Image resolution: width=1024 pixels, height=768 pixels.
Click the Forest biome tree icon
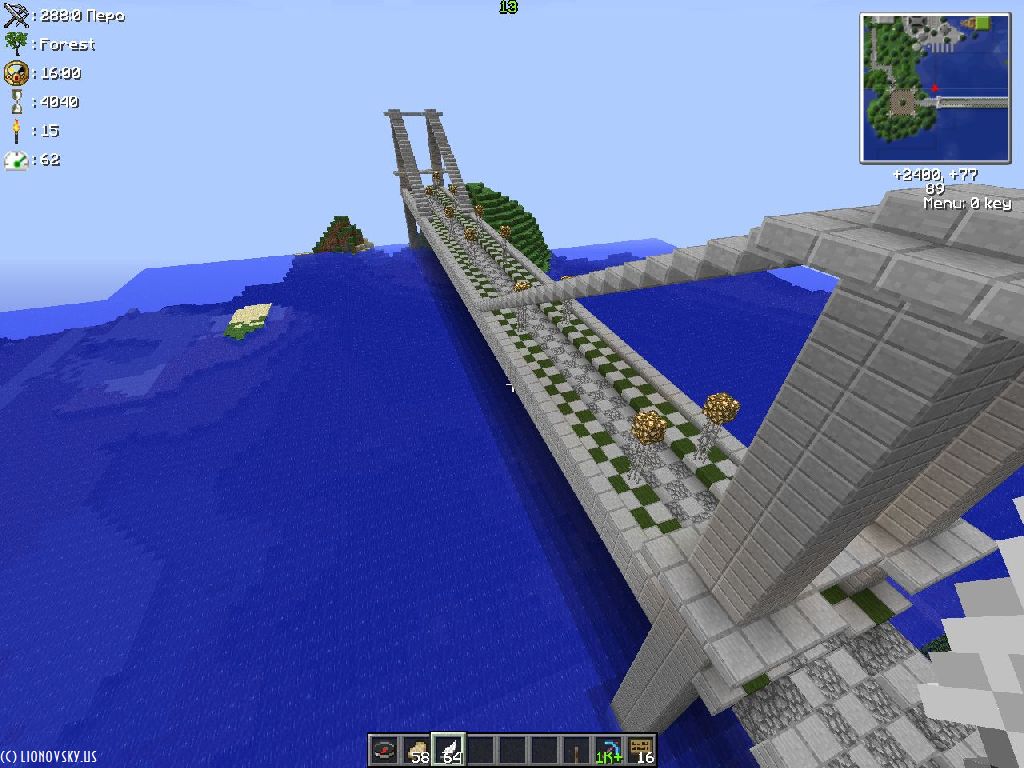(16, 43)
